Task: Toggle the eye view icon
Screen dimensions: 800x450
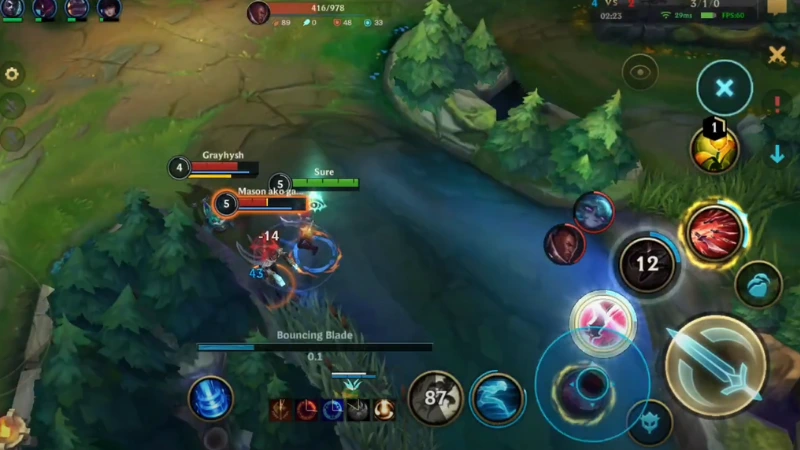Action: pyautogui.click(x=639, y=71)
